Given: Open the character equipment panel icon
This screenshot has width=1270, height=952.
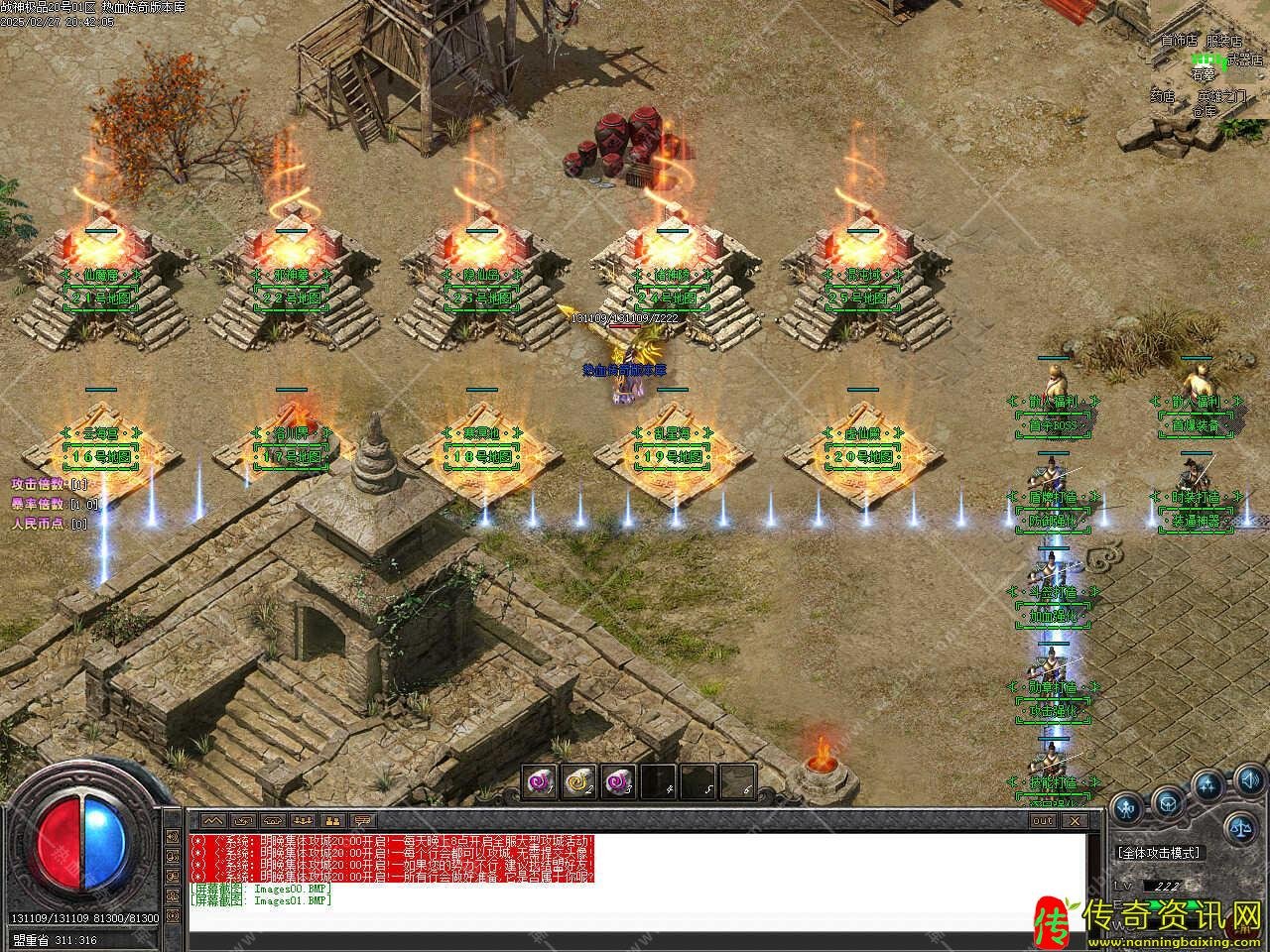Looking at the screenshot, I should pyautogui.click(x=1127, y=807).
